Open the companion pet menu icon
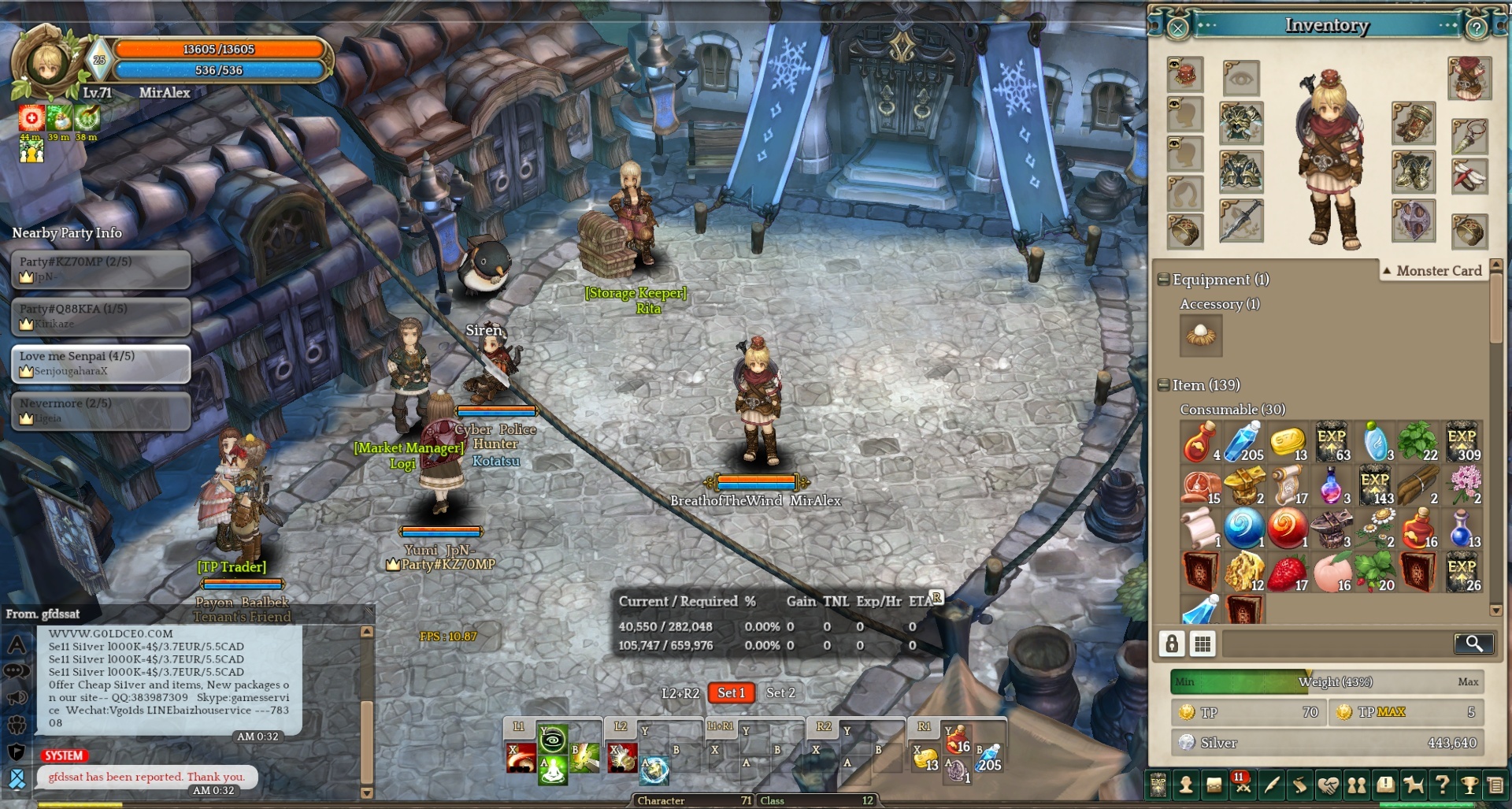1512x809 pixels. 1414,785
